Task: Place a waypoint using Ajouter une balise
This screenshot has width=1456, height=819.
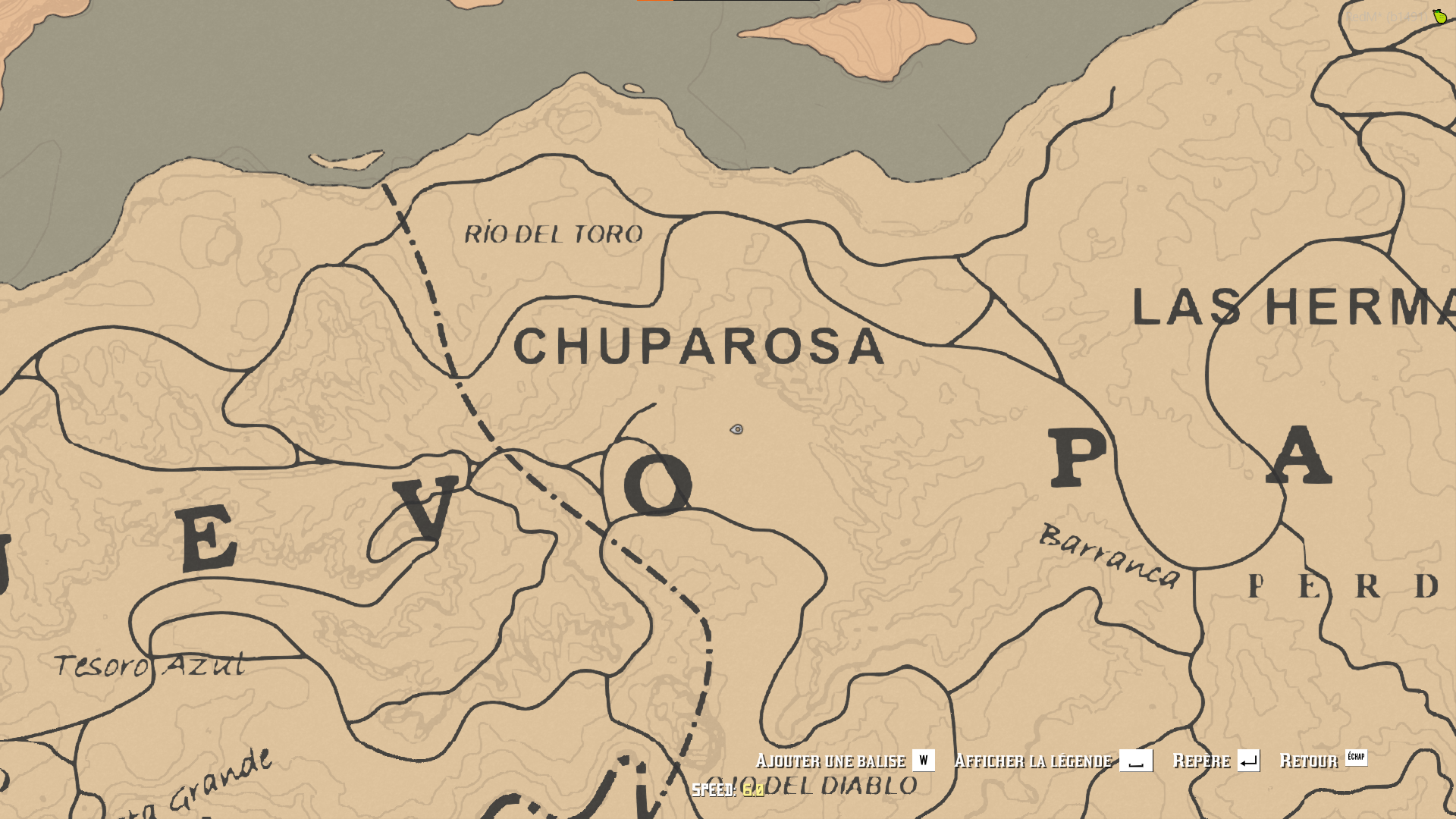Action: click(x=830, y=760)
